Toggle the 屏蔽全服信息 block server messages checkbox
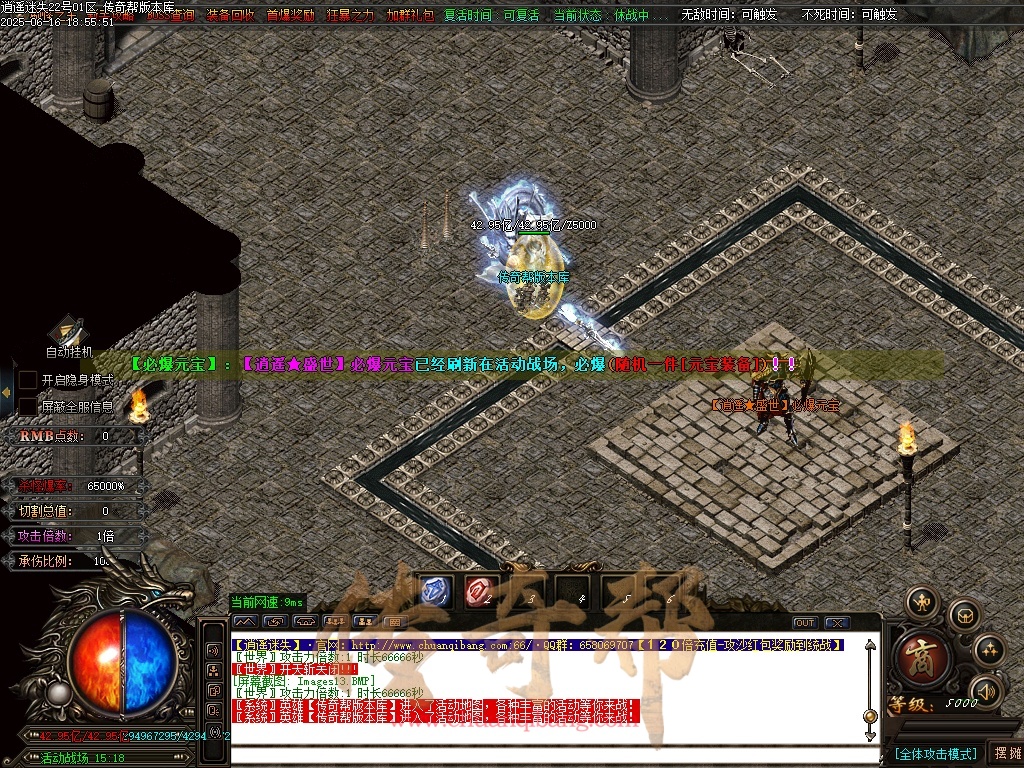This screenshot has height=768, width=1024. [x=29, y=406]
